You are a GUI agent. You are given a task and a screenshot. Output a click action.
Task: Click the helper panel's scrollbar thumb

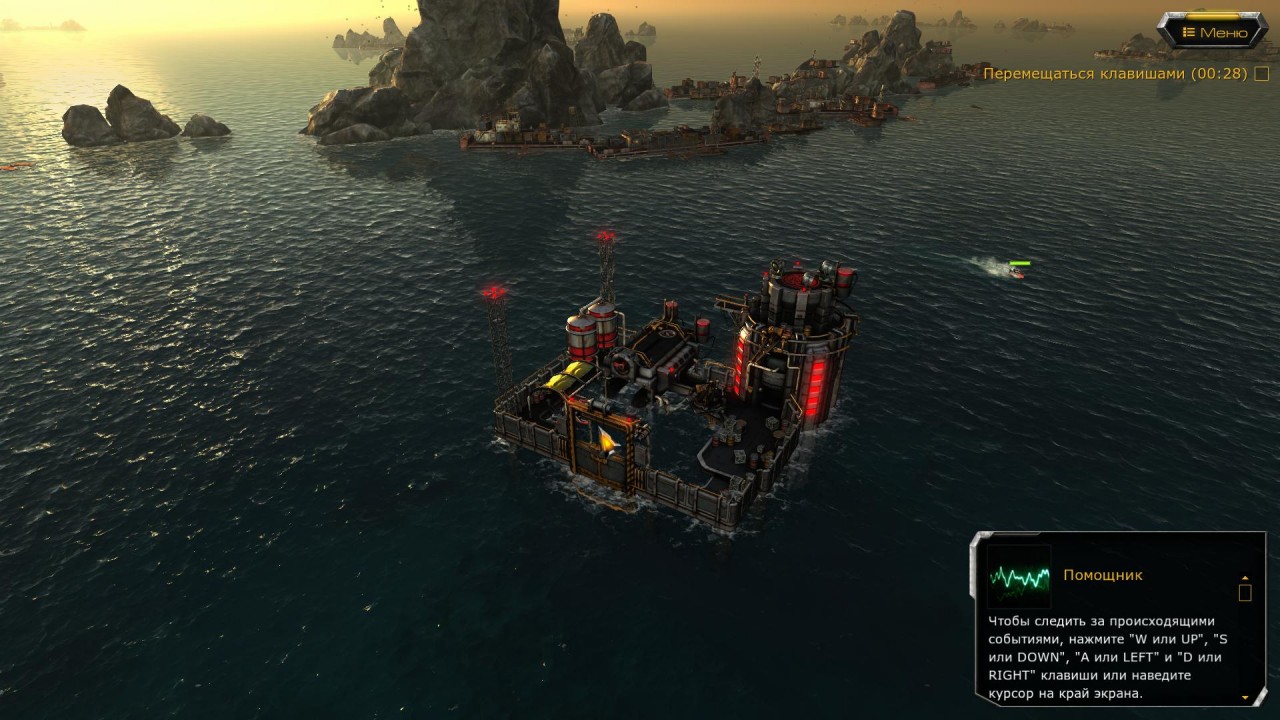[x=1245, y=593]
